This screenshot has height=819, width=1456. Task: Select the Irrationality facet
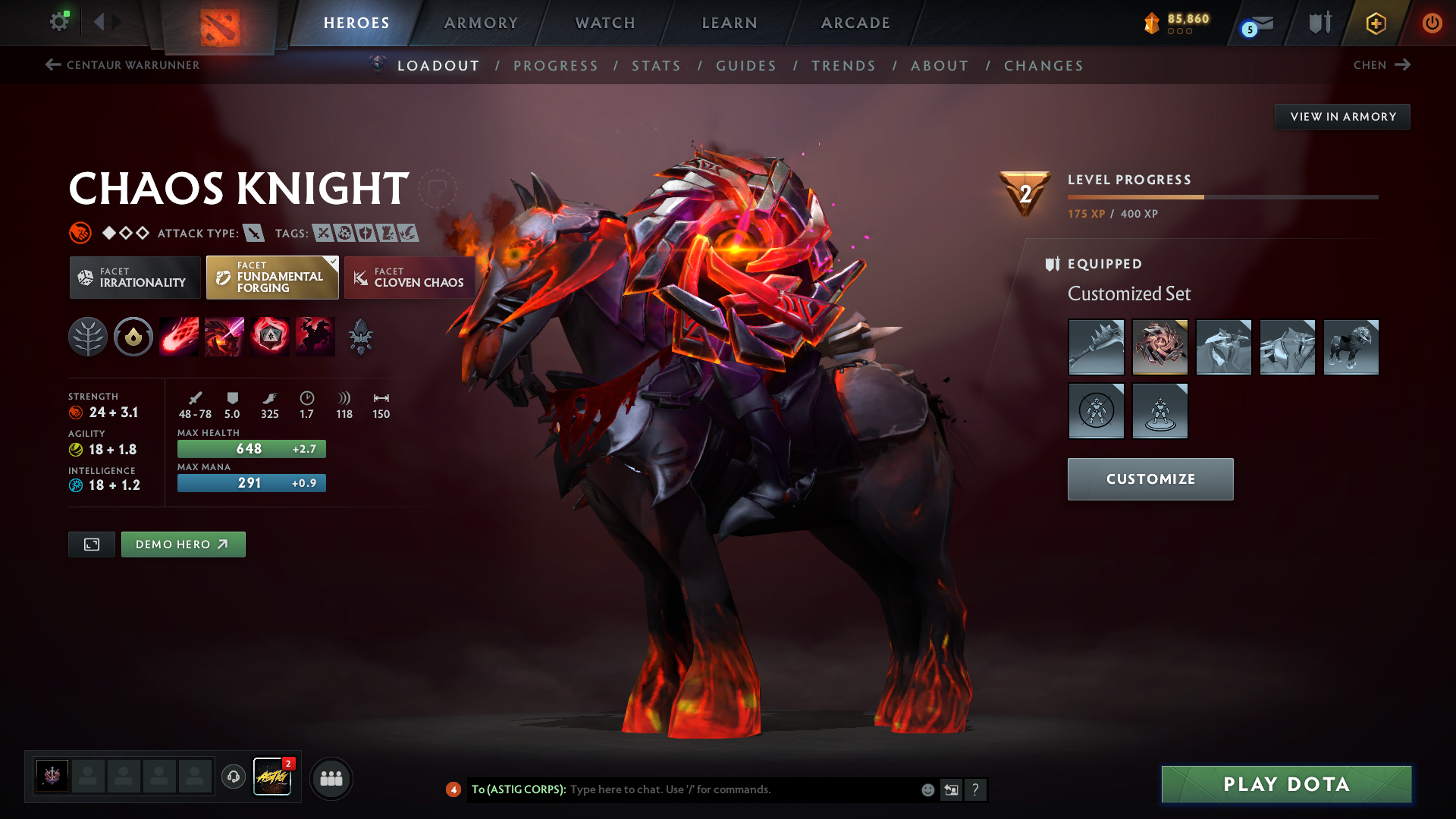[135, 278]
